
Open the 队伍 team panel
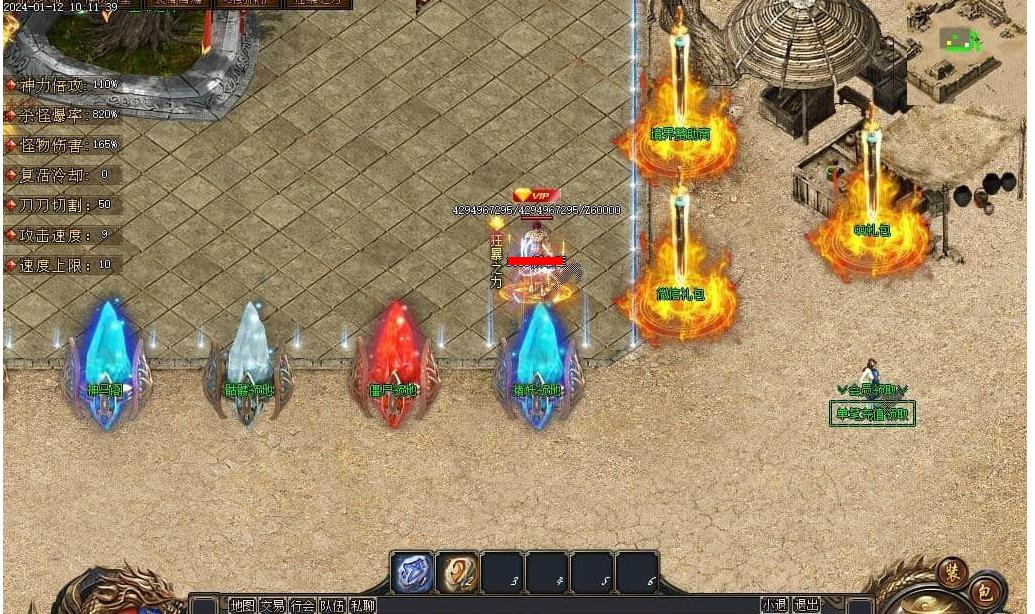click(332, 605)
